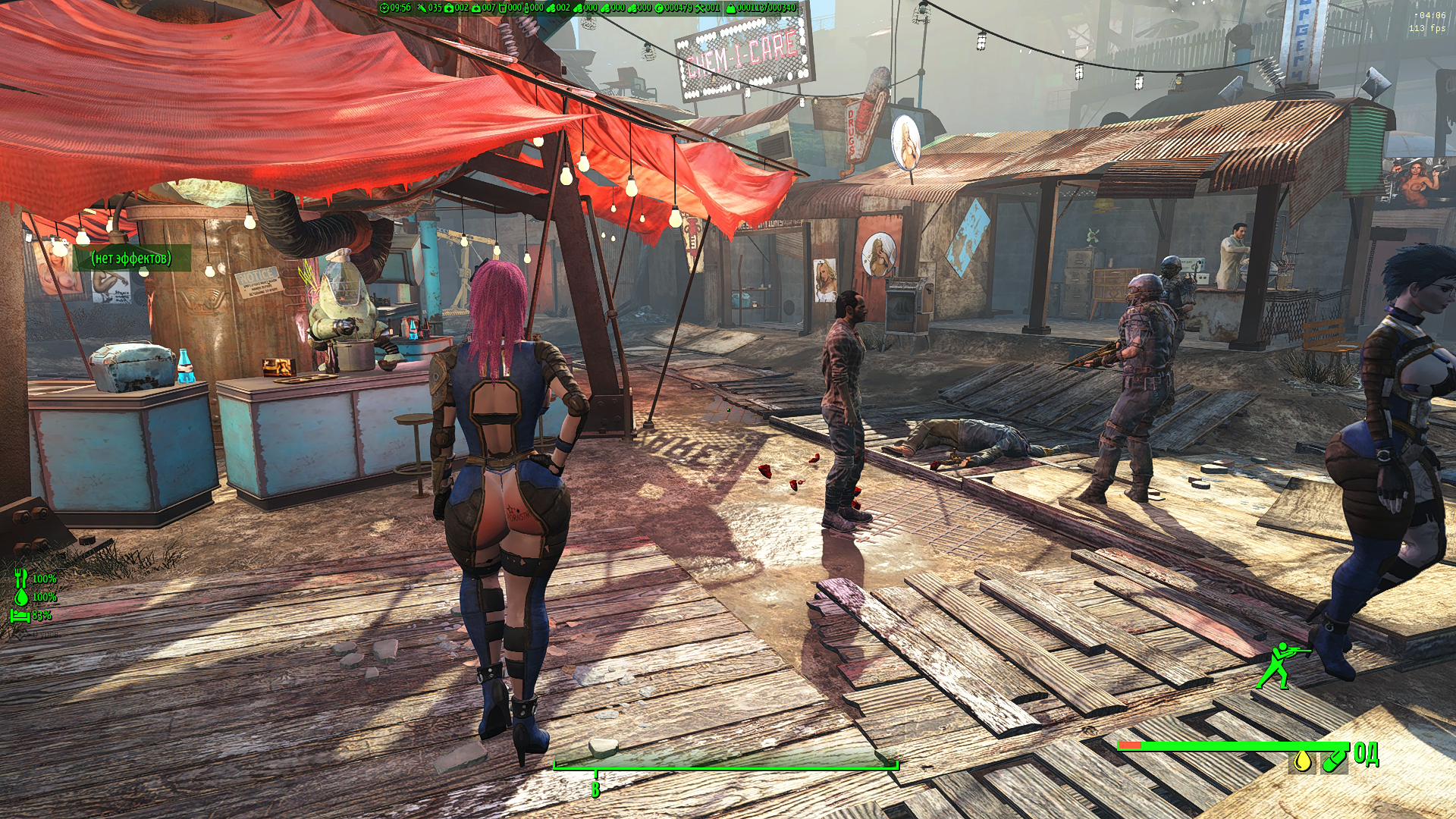Select the water drop thirst icon

pos(21,597)
